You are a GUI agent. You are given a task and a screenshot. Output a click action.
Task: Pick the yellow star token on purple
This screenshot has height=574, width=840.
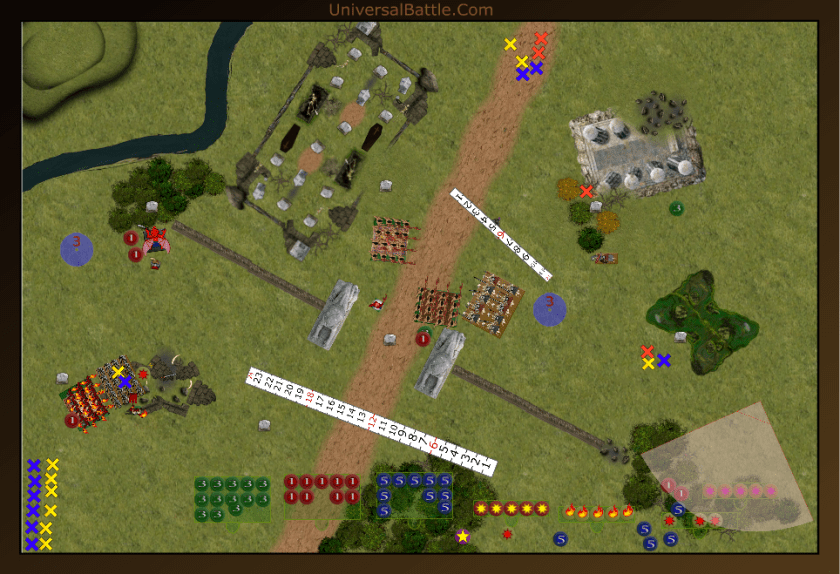click(462, 537)
